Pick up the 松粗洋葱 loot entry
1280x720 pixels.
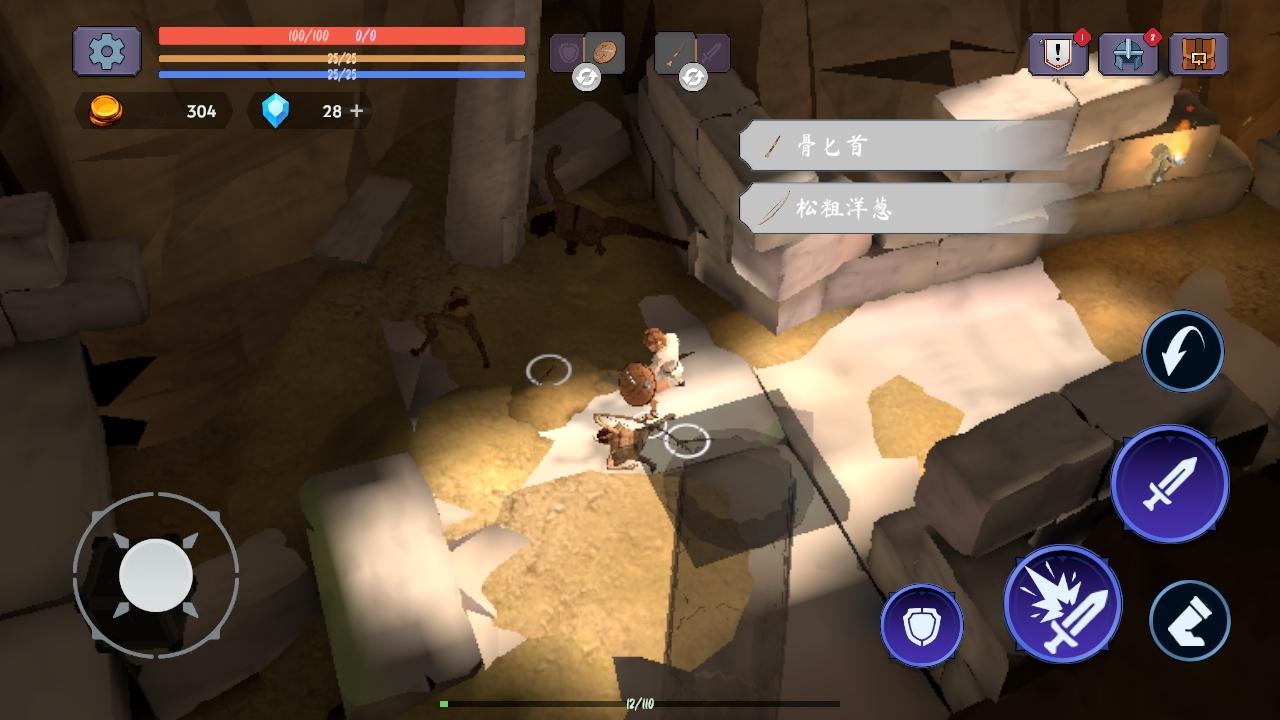tap(905, 208)
